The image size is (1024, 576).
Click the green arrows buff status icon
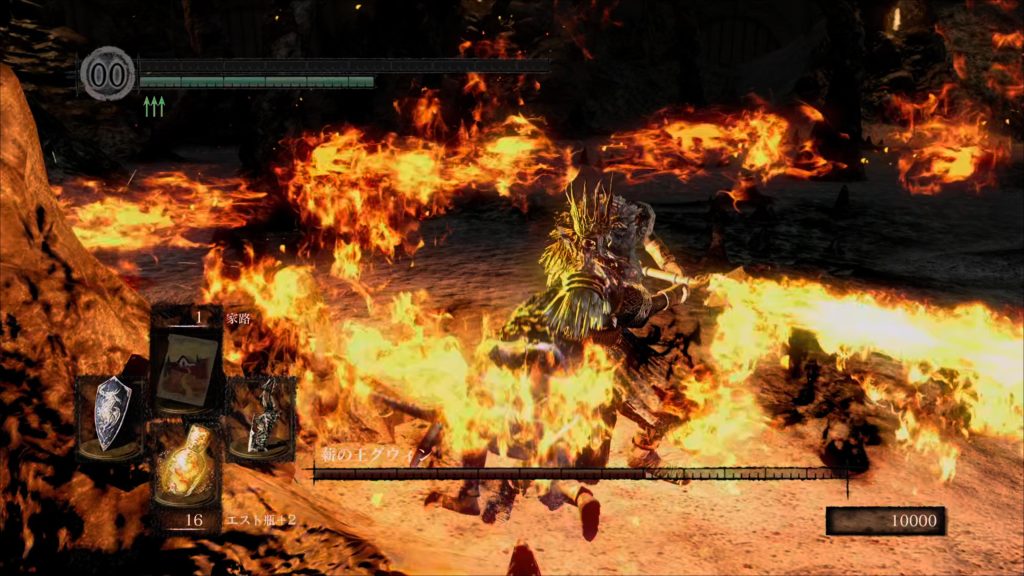154,106
